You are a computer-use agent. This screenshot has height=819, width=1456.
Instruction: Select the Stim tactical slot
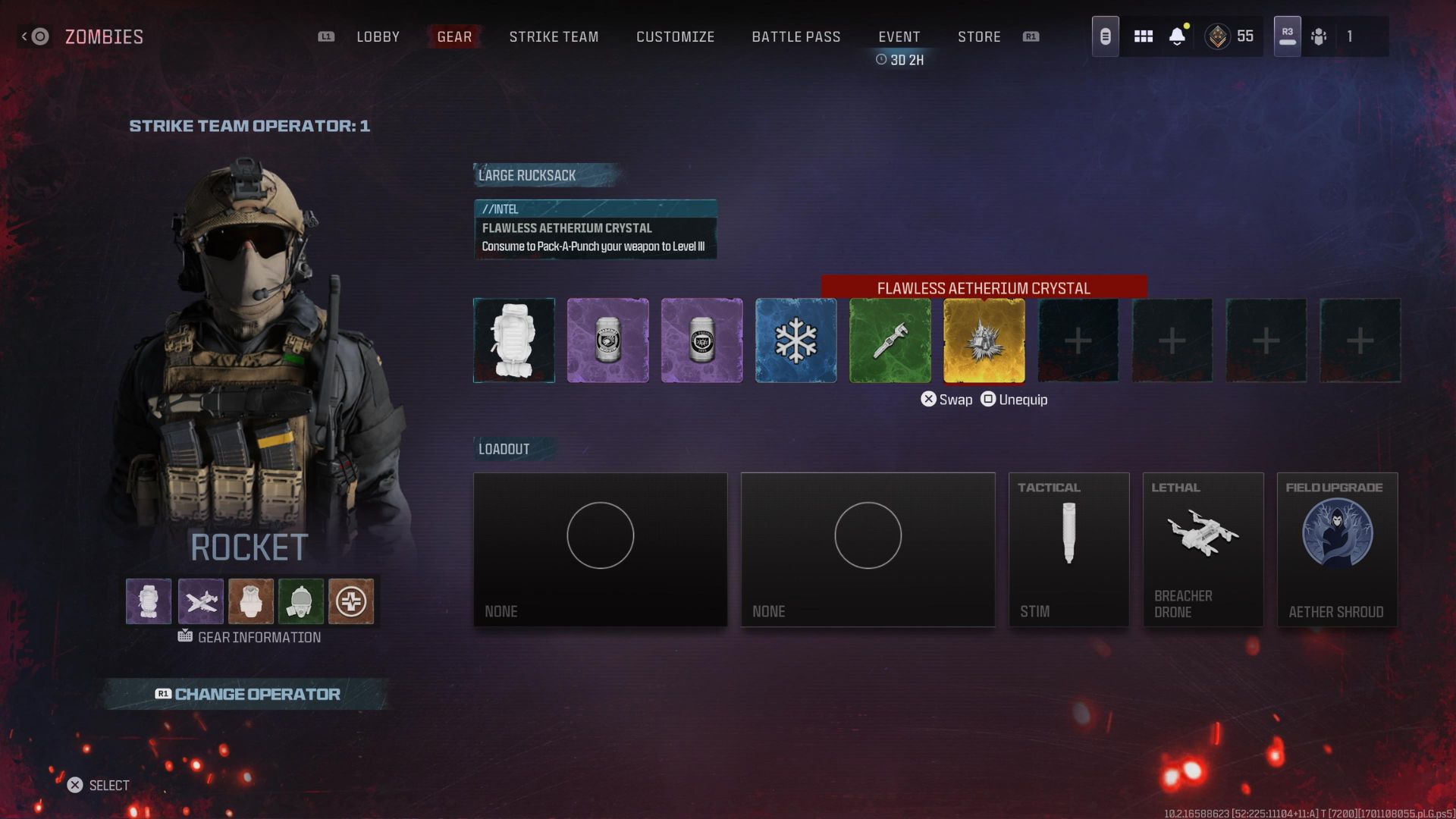[1069, 550]
